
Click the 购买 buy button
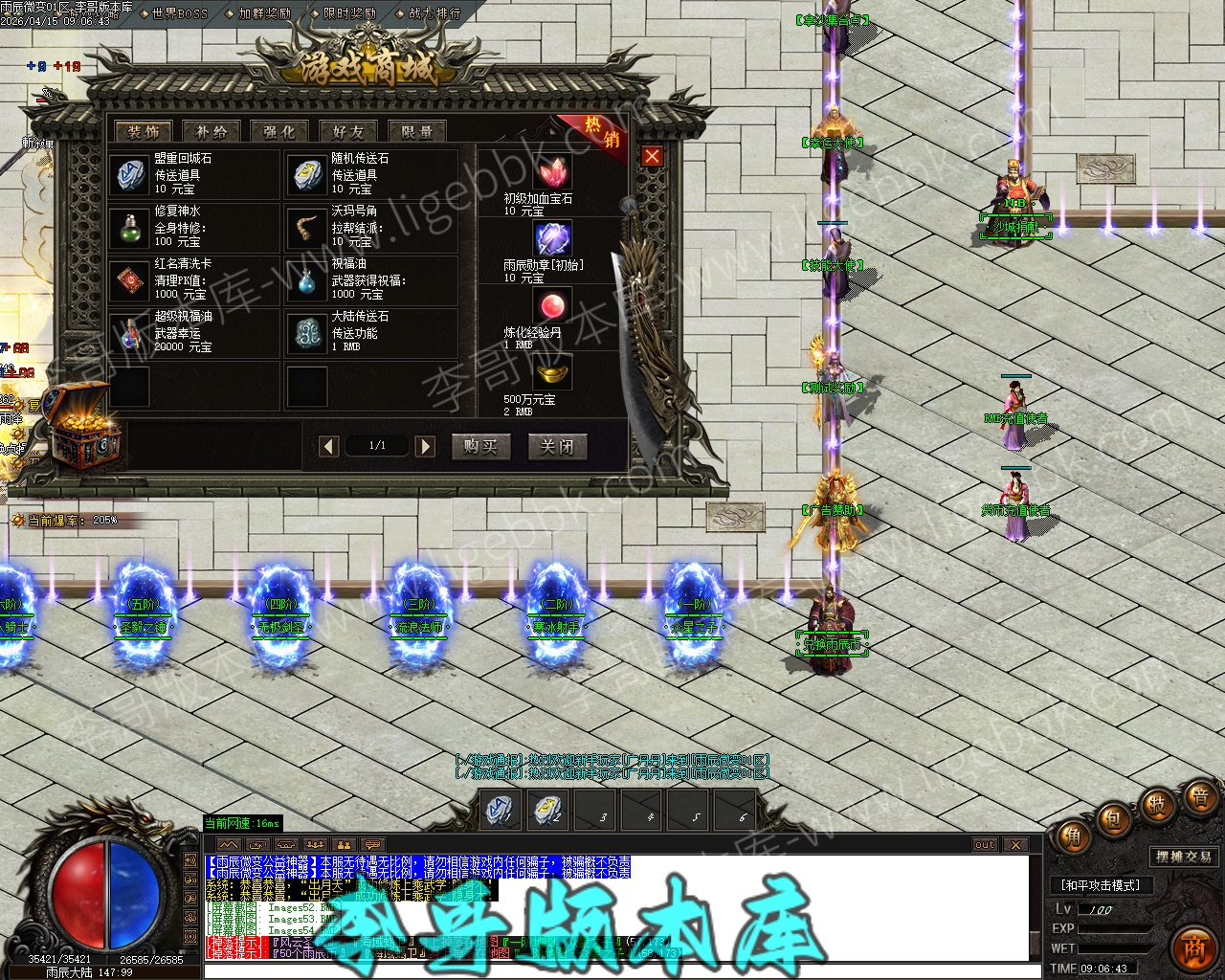point(480,447)
